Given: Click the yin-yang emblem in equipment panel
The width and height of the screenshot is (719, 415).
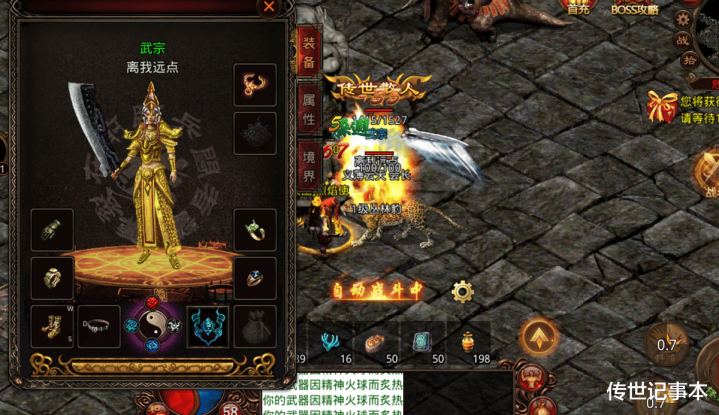Looking at the screenshot, I should pos(153,324).
